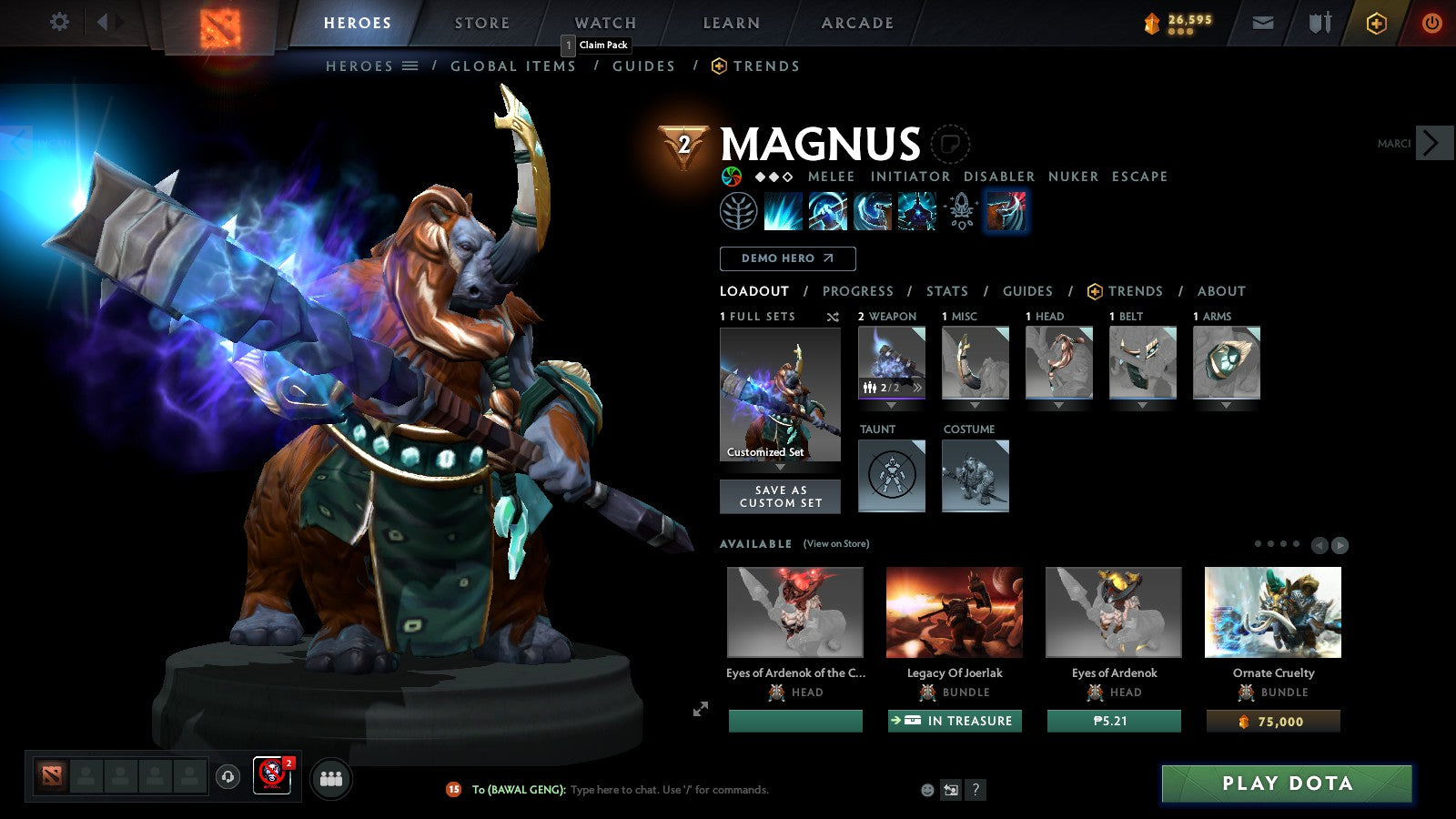Screen dimensions: 1456x819
Task: Select the Shockwave ability icon
Action: tap(784, 211)
